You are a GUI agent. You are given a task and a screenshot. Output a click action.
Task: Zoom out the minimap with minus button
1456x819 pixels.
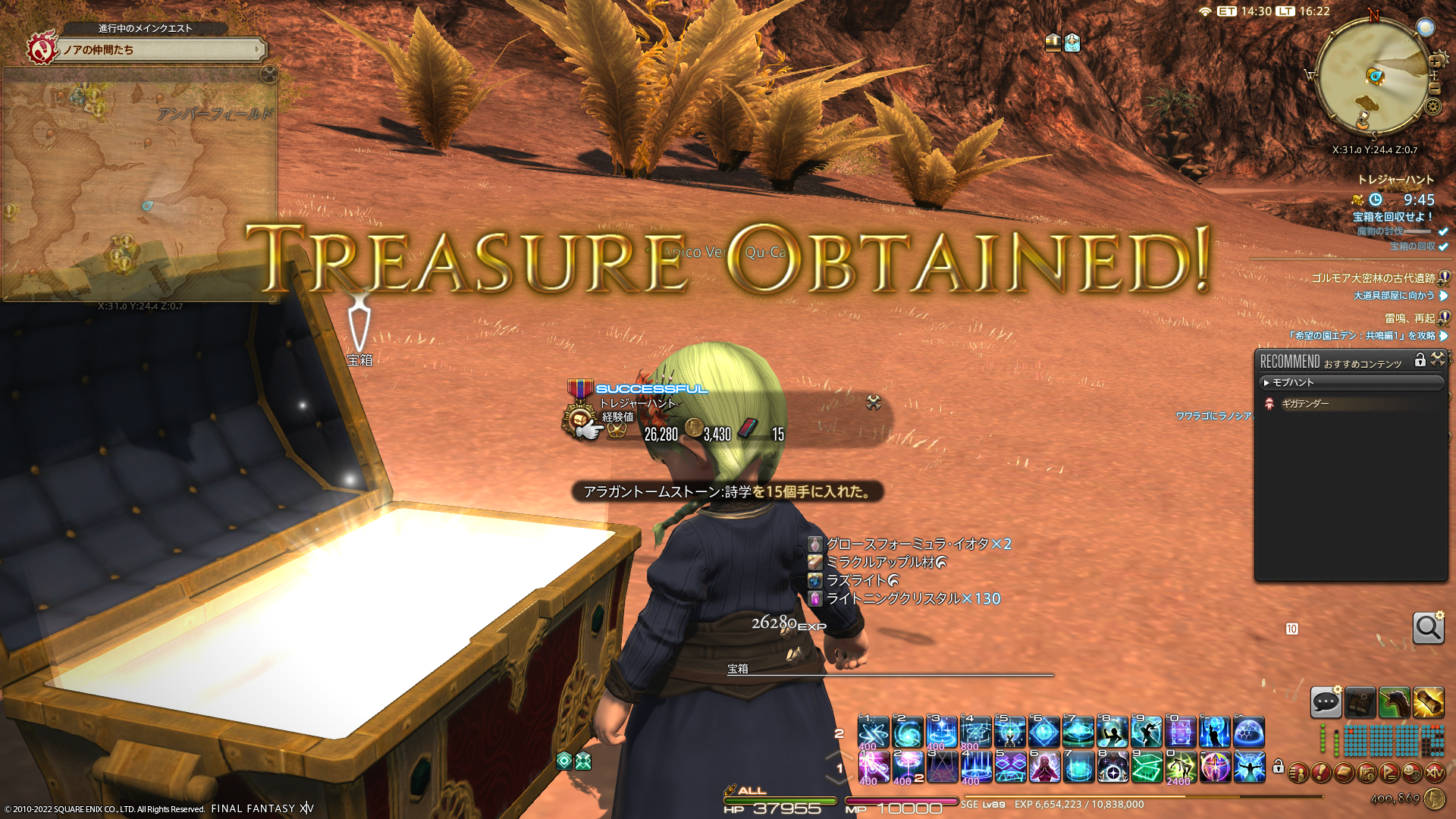pyautogui.click(x=1434, y=89)
